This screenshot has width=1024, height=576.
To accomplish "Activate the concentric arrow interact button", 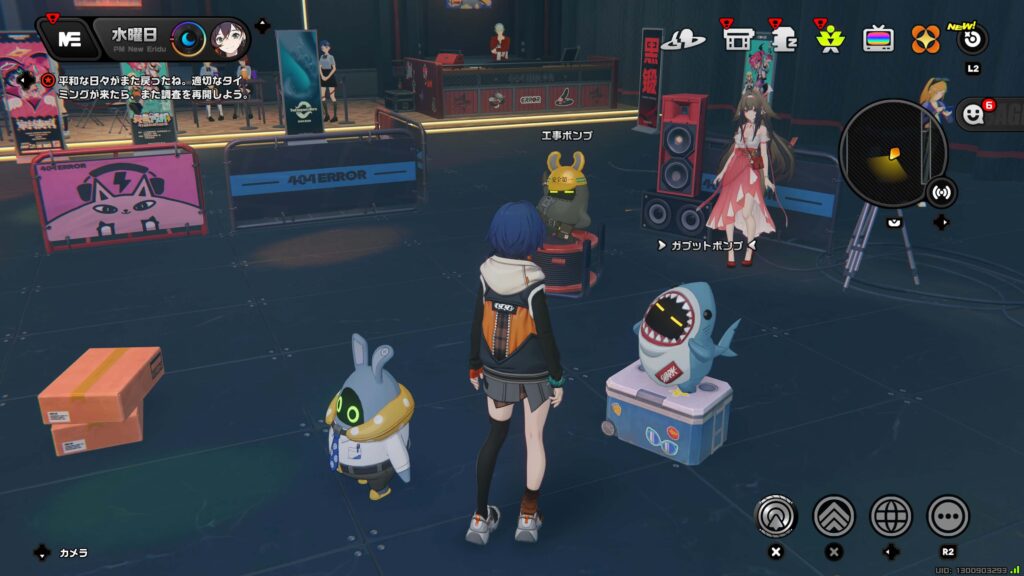I will (775, 516).
